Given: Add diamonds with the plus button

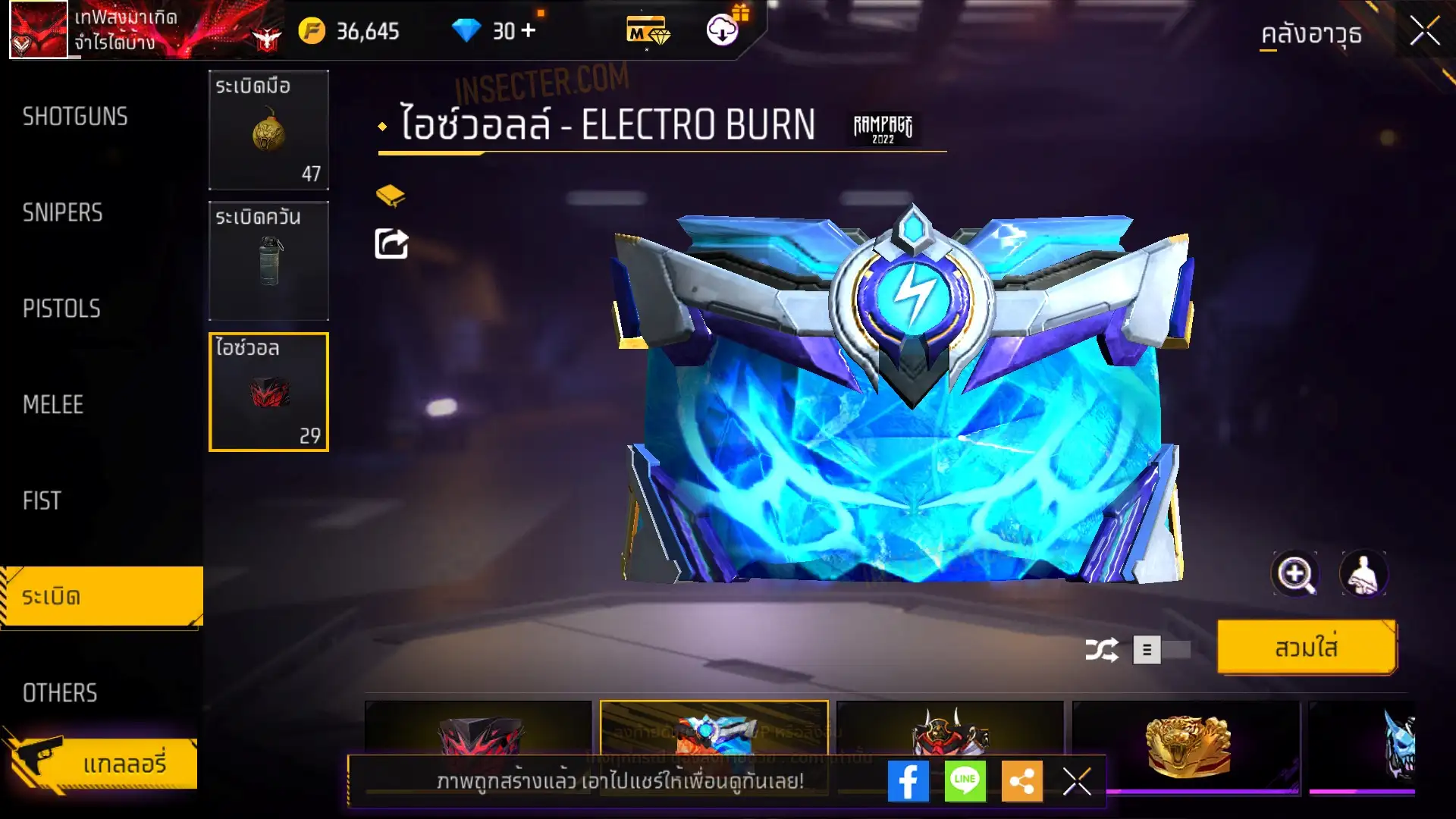Looking at the screenshot, I should pos(529,31).
